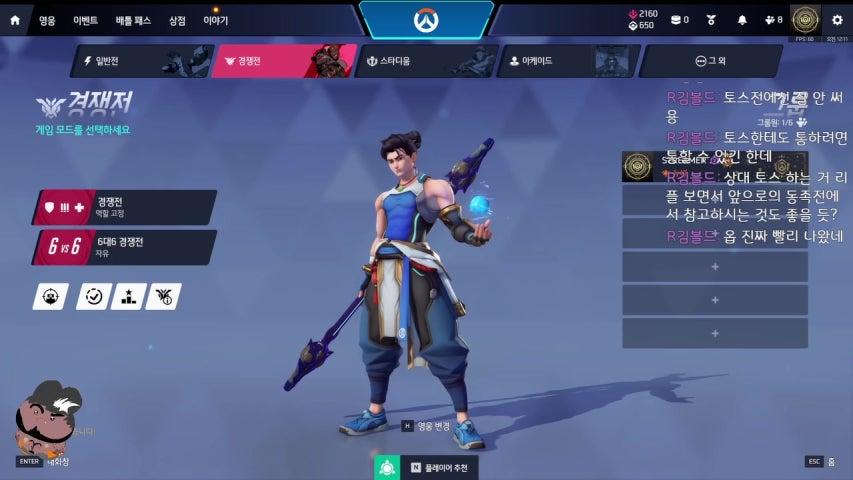Viewport: 853px width, 480px height.
Task: Open the 영웅 (Heroes) menu
Action: point(47,20)
